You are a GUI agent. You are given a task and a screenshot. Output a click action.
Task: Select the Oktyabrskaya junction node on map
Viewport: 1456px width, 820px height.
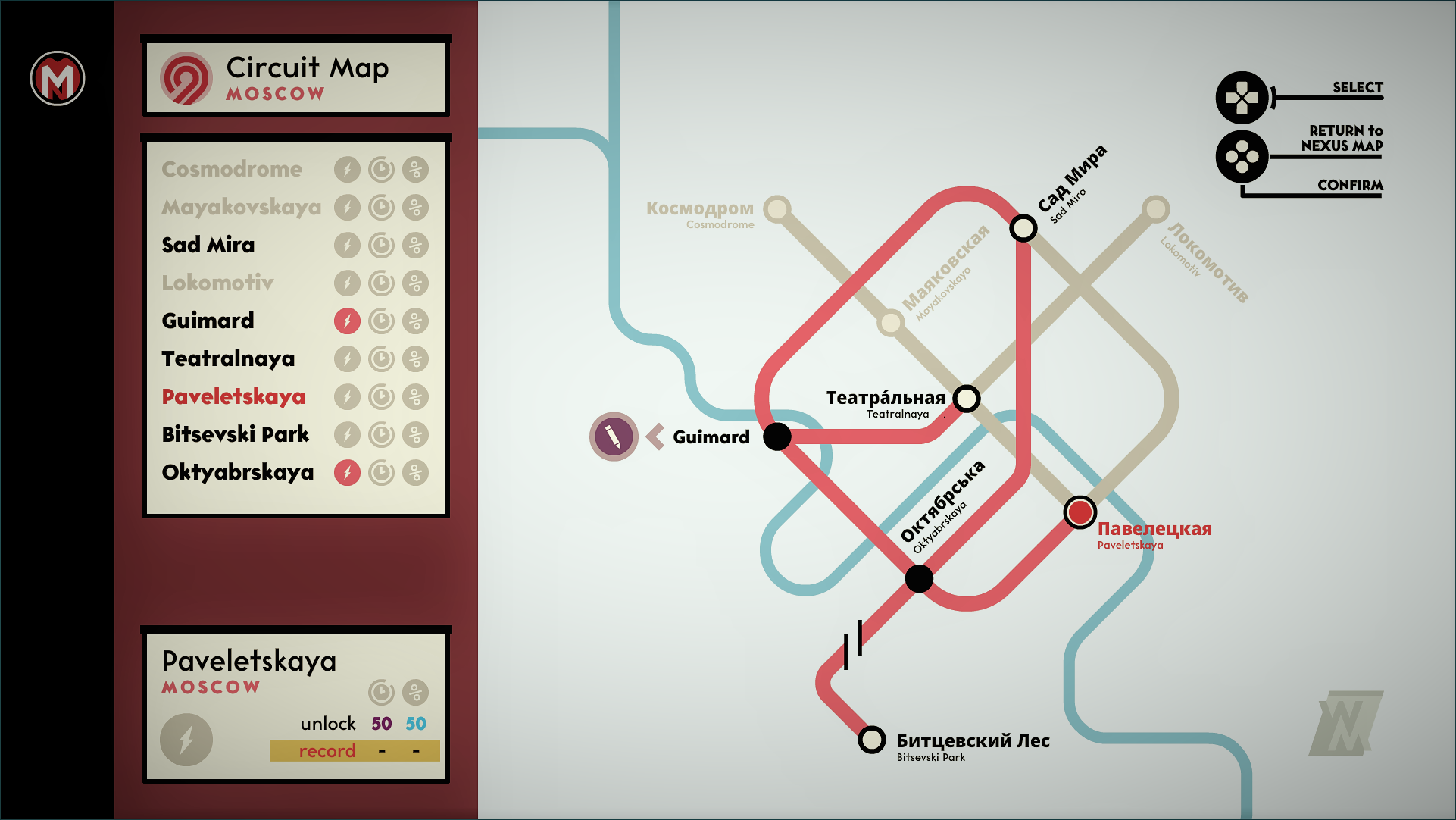[x=919, y=579]
